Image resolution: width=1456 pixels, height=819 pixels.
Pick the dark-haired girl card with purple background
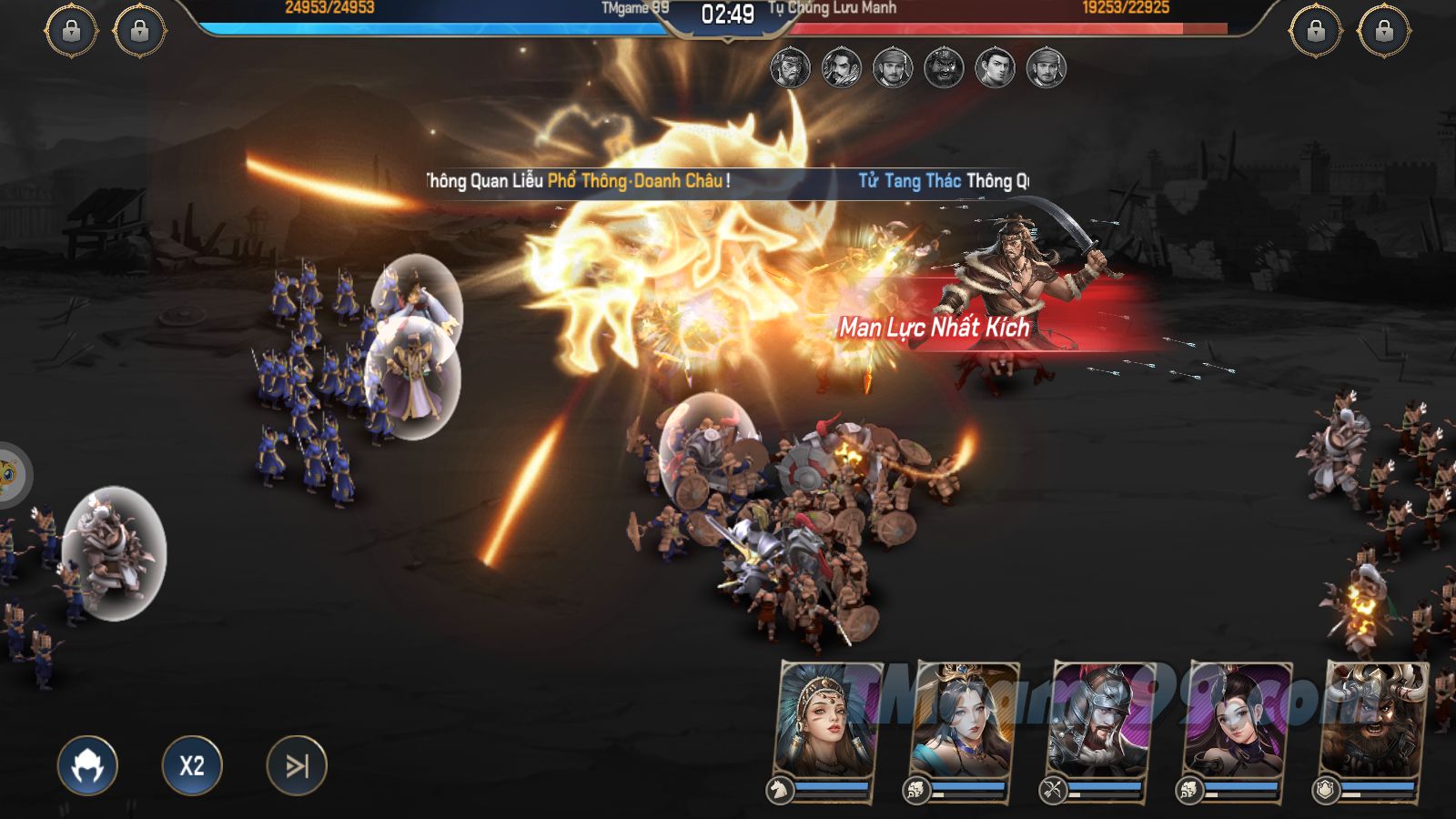(x=1238, y=723)
